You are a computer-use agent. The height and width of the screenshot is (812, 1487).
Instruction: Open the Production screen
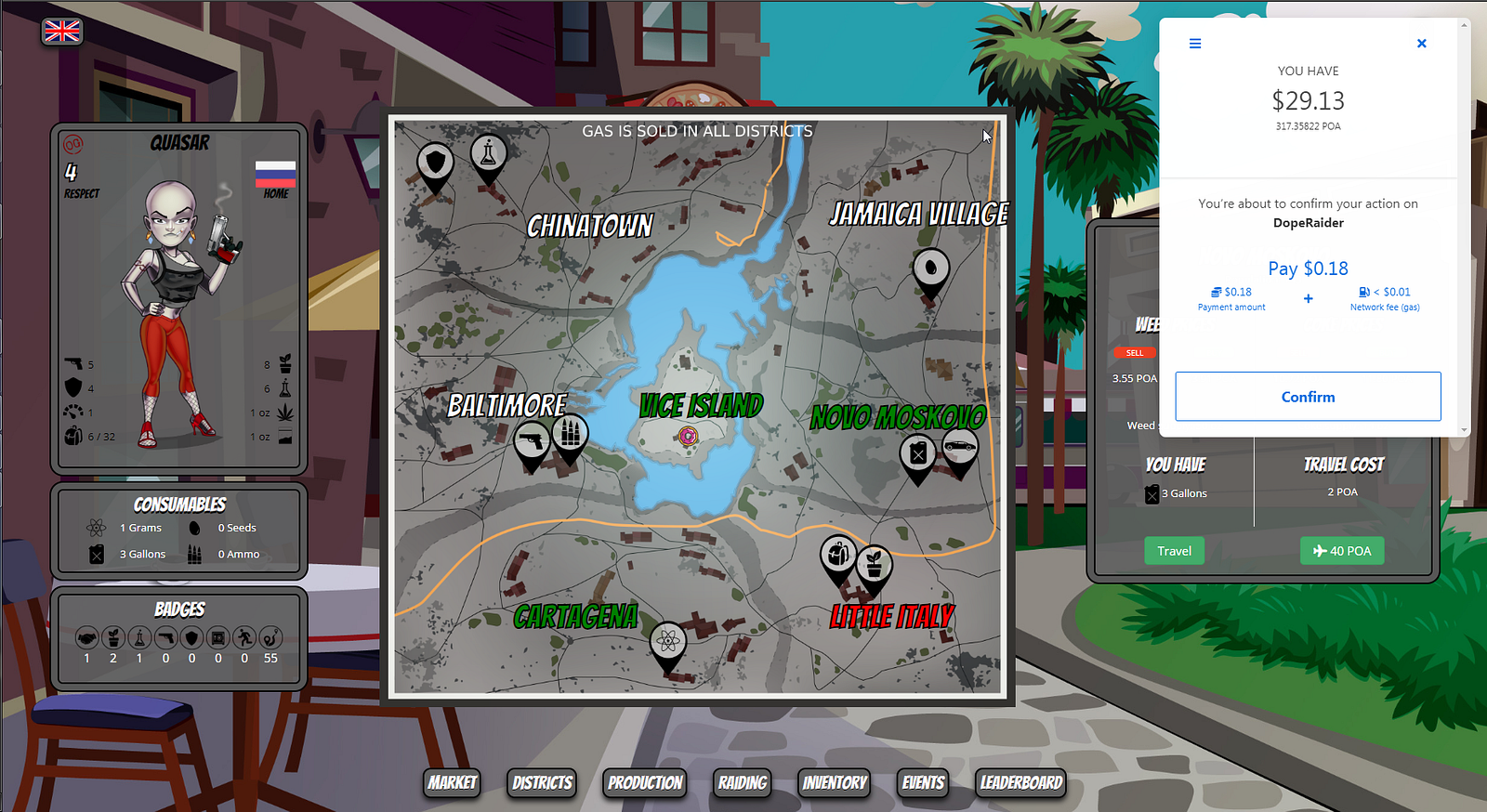point(645,782)
